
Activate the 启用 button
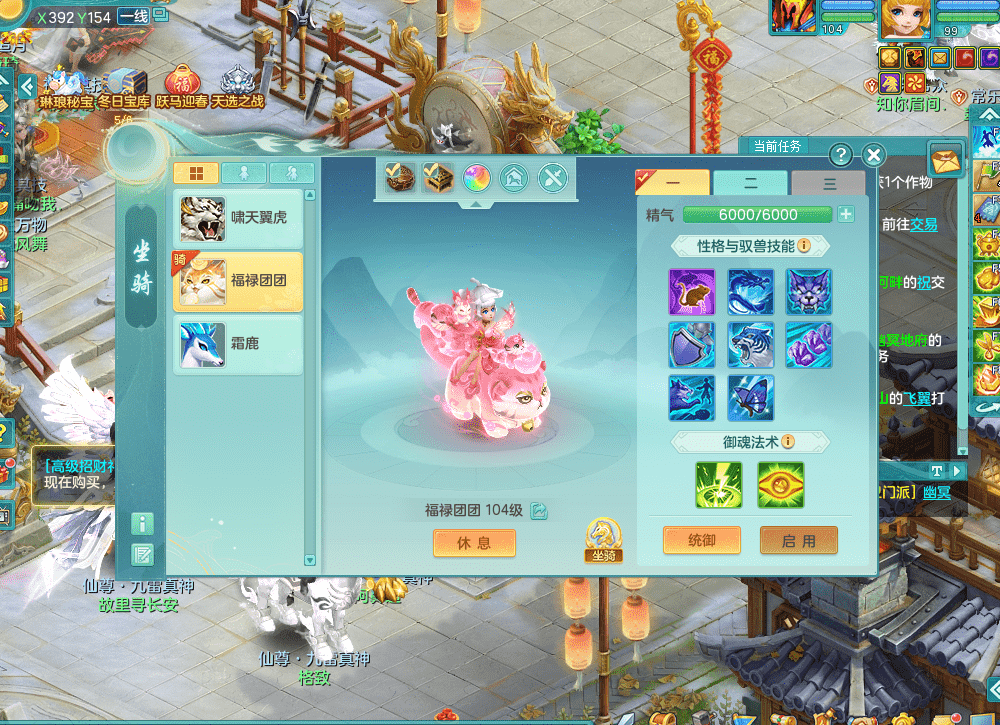798,540
